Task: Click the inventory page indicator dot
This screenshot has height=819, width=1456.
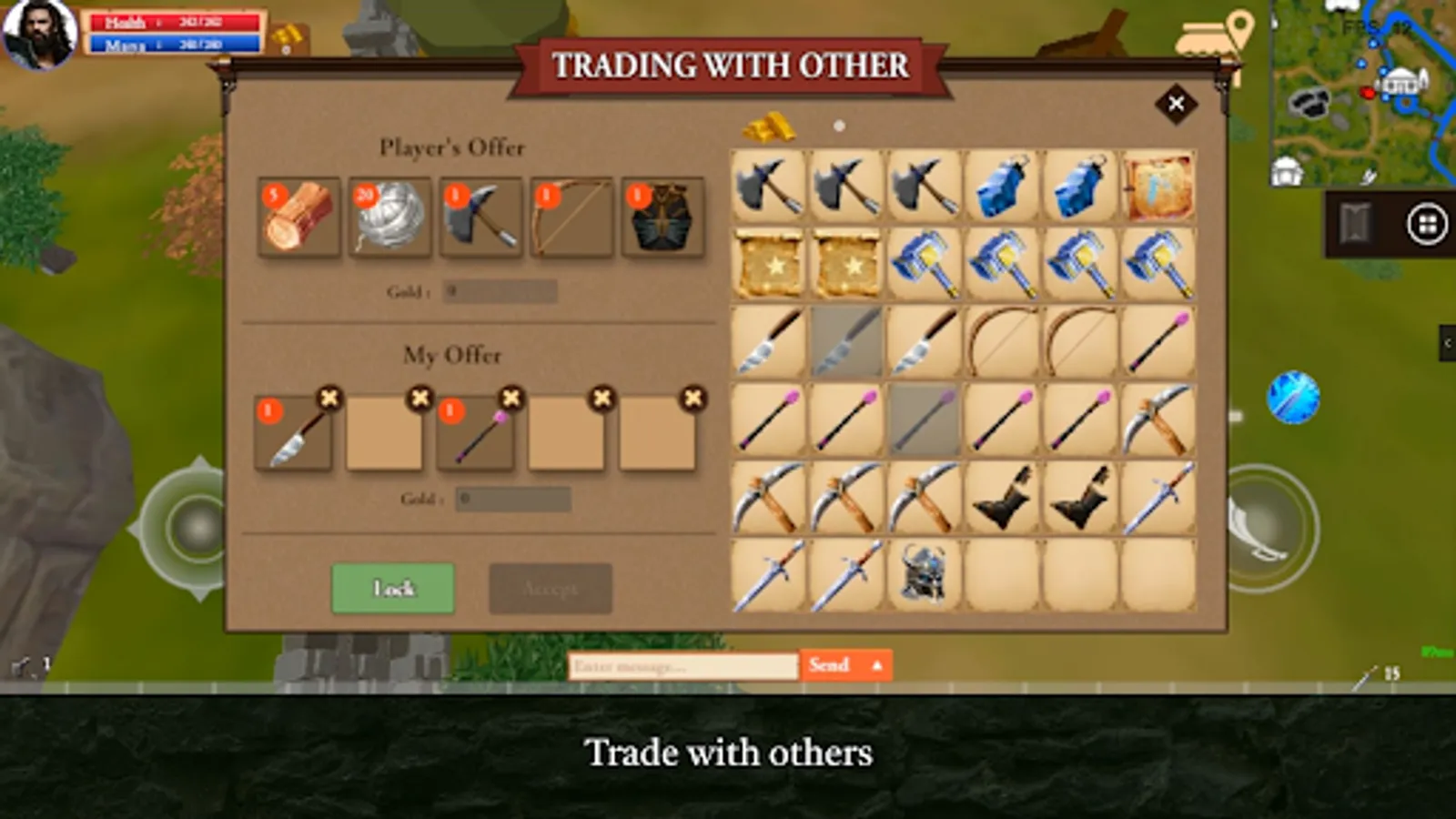Action: click(838, 125)
